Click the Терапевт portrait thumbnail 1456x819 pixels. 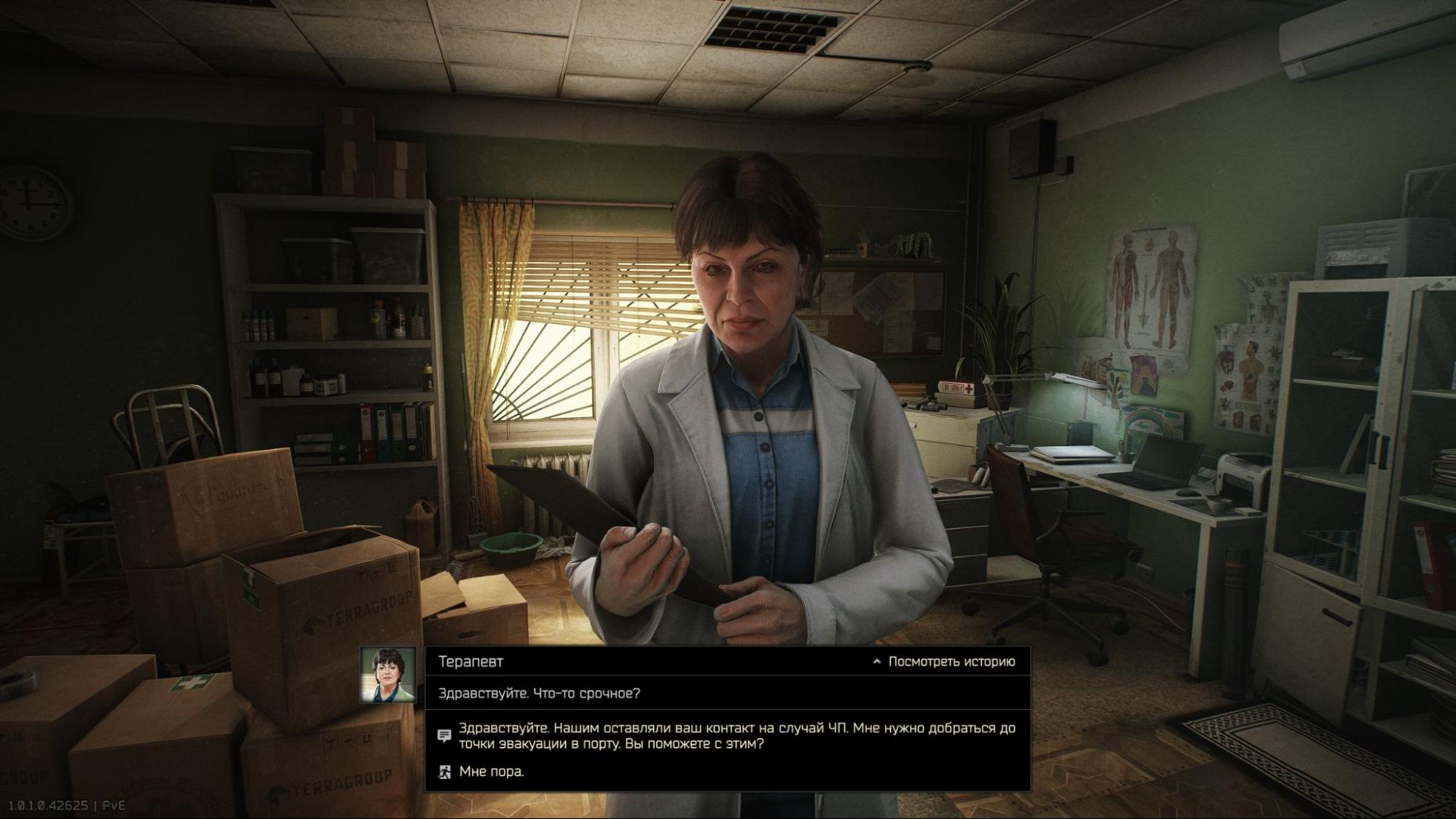(x=388, y=675)
